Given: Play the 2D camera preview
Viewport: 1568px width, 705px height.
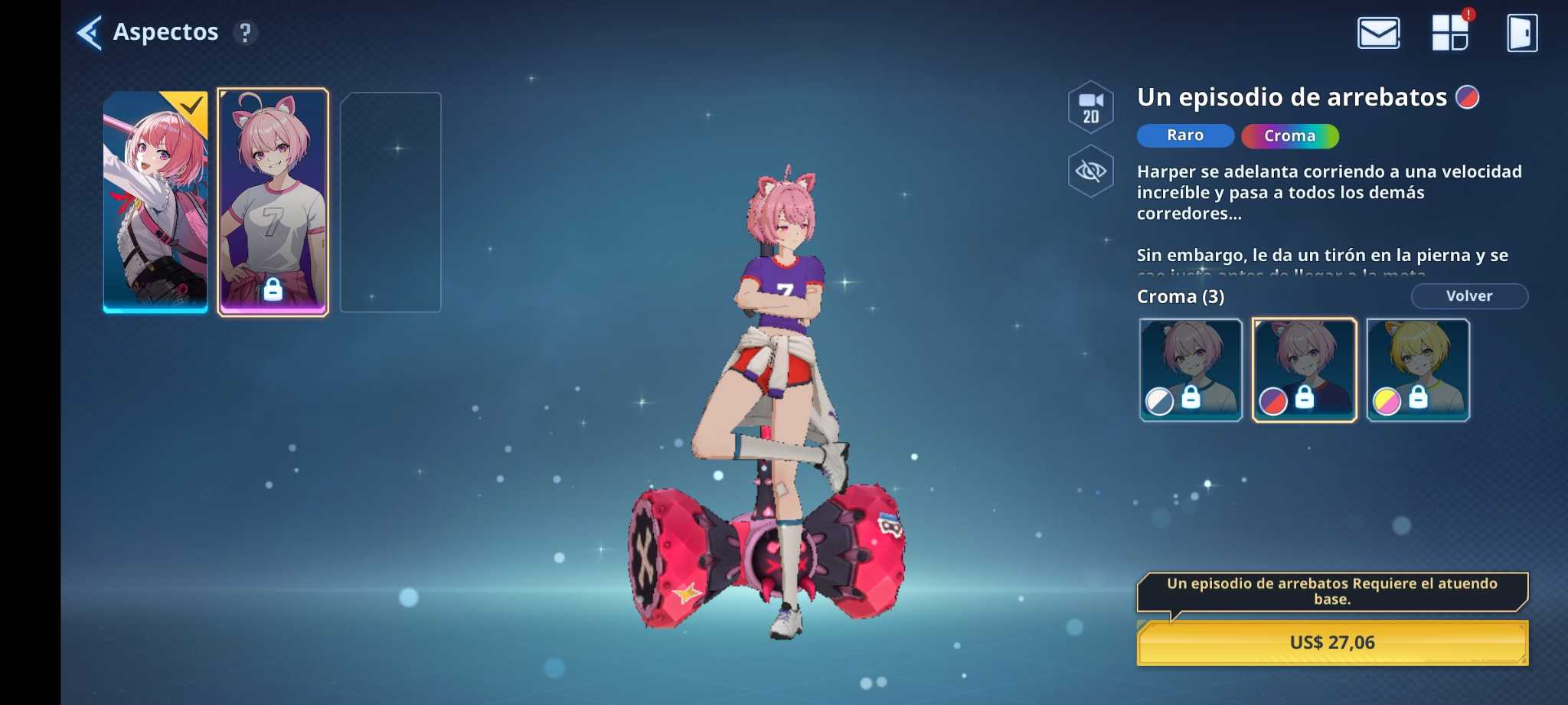Looking at the screenshot, I should pyautogui.click(x=1090, y=107).
